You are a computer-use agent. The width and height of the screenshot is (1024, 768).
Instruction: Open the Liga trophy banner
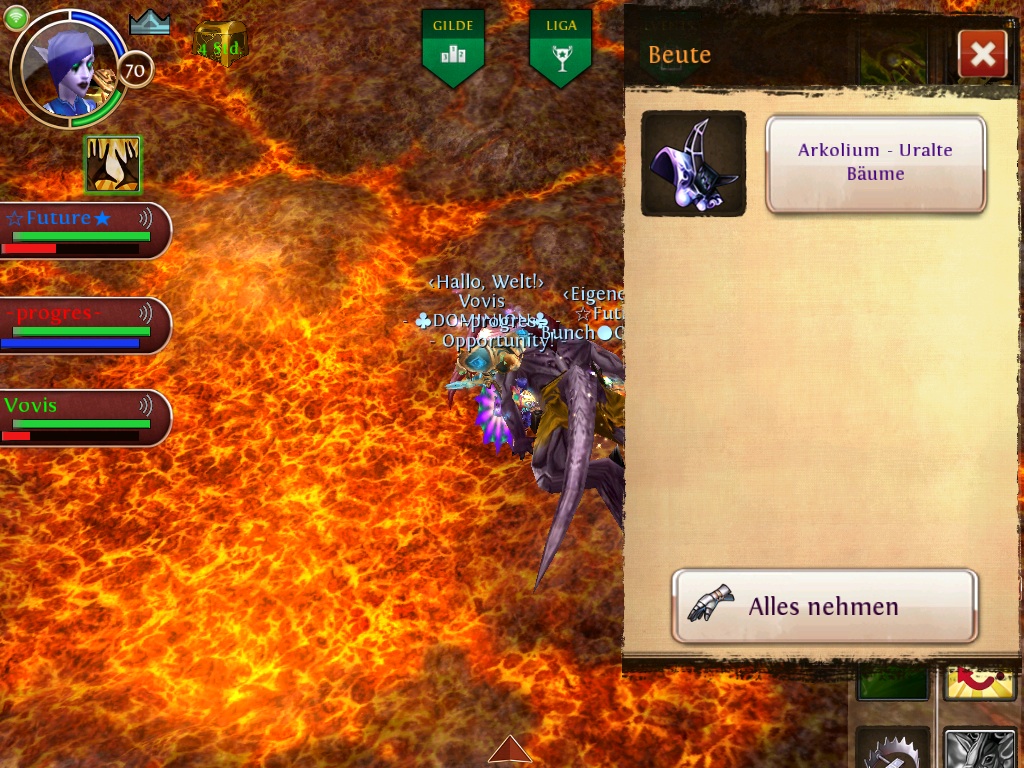coord(560,46)
